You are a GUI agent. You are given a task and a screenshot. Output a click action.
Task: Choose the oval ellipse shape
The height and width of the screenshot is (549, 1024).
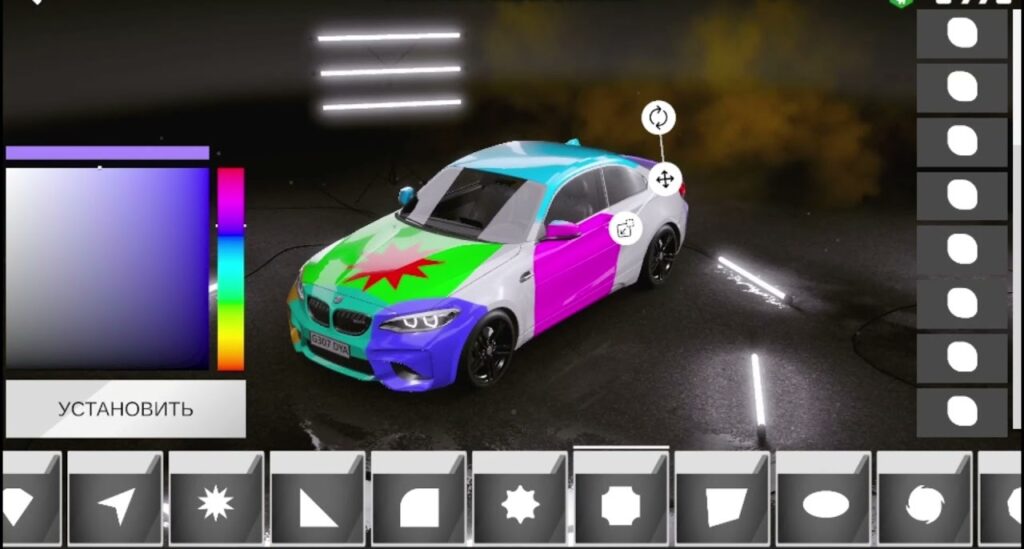pos(824,499)
